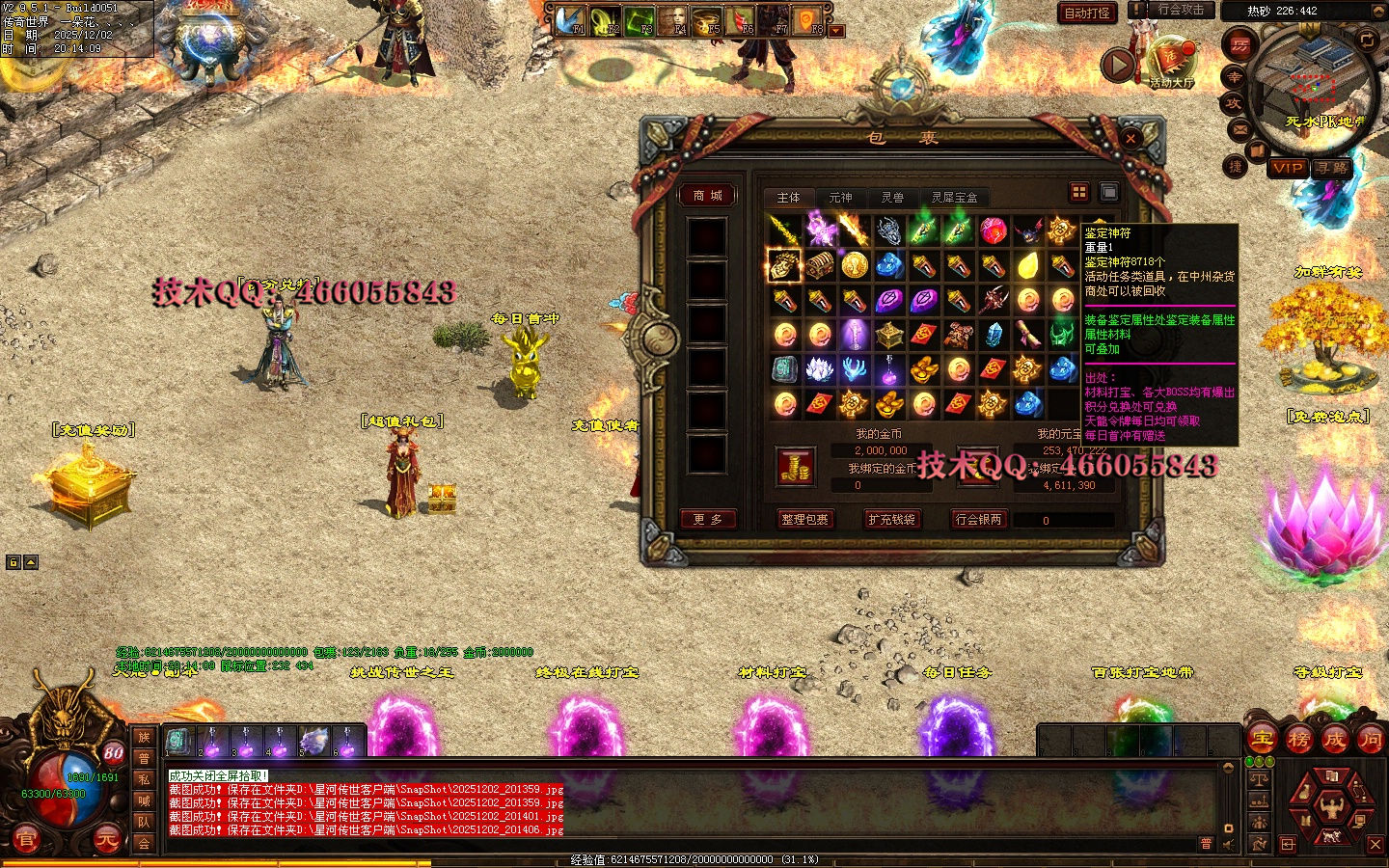
Task: Click the 行会银两 guild silver button
Action: (978, 519)
